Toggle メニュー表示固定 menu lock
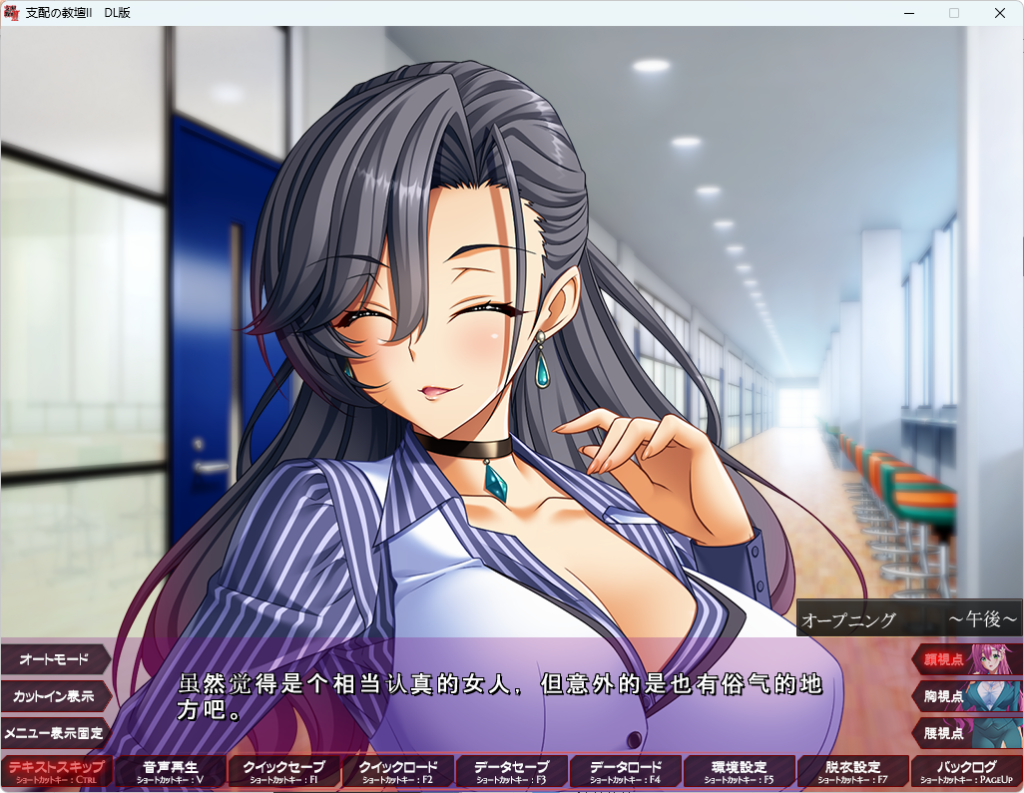This screenshot has height=793, width=1024. tap(53, 732)
